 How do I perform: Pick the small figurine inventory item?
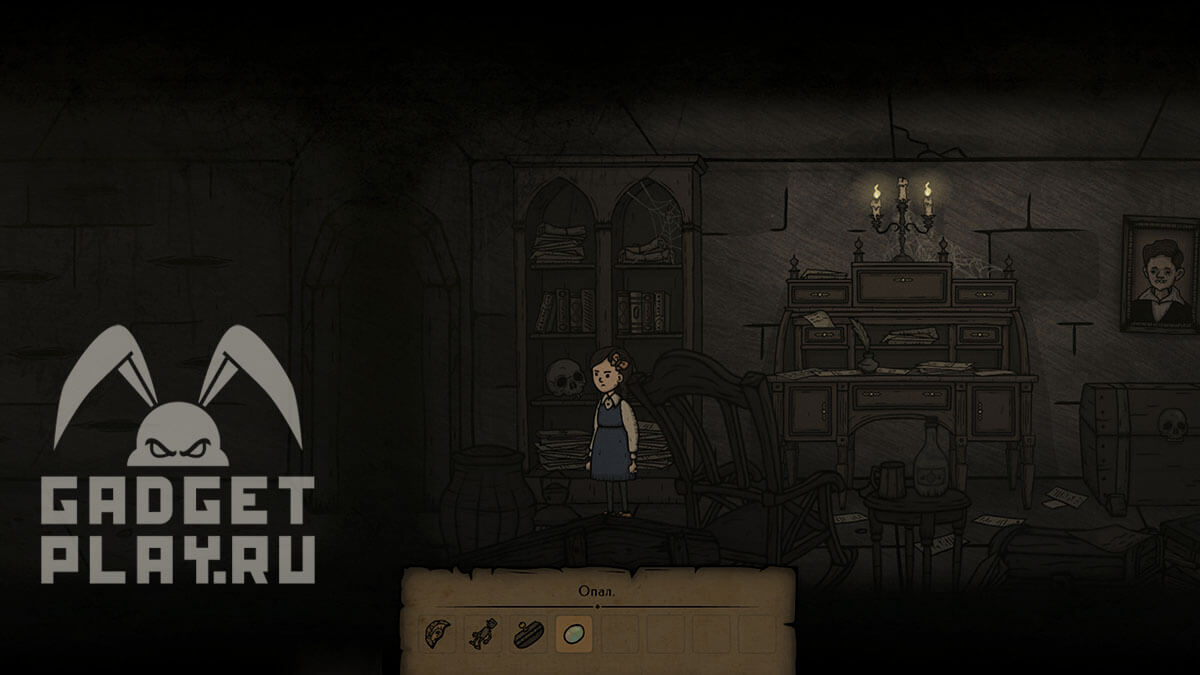[x=484, y=634]
